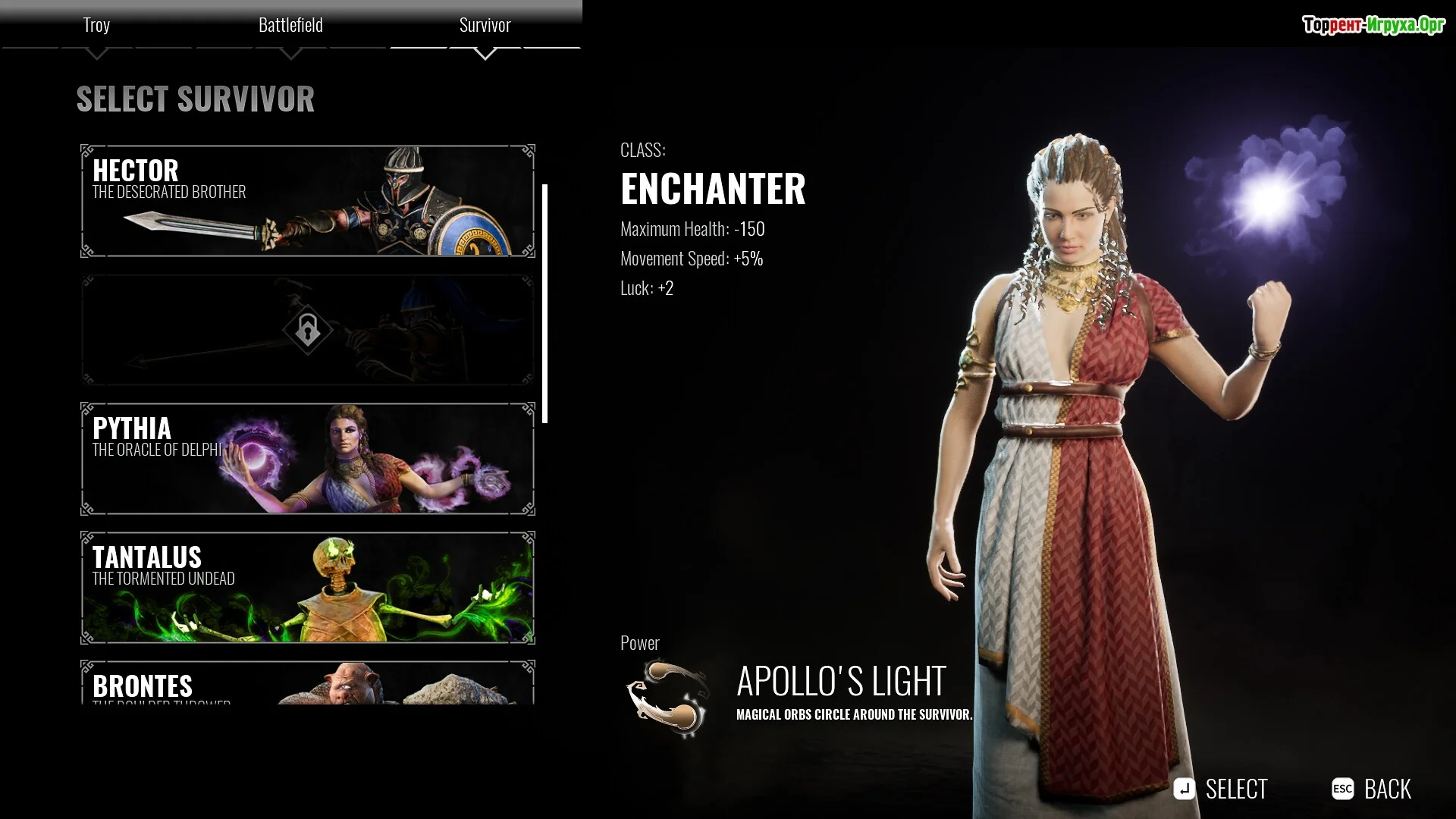Image resolution: width=1456 pixels, height=819 pixels.
Task: Choose Hector the Desecrated Brother
Action: pyautogui.click(x=307, y=201)
